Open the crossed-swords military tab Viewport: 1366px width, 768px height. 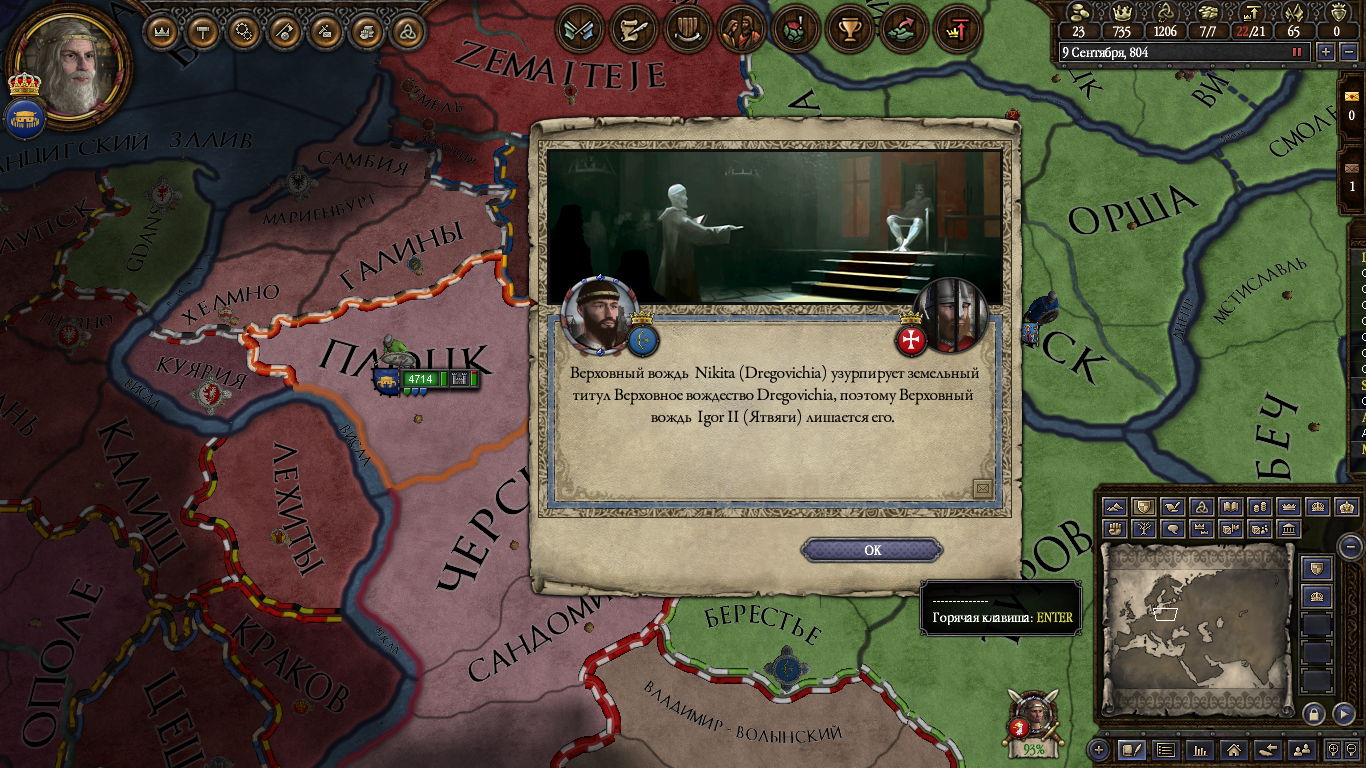578,30
